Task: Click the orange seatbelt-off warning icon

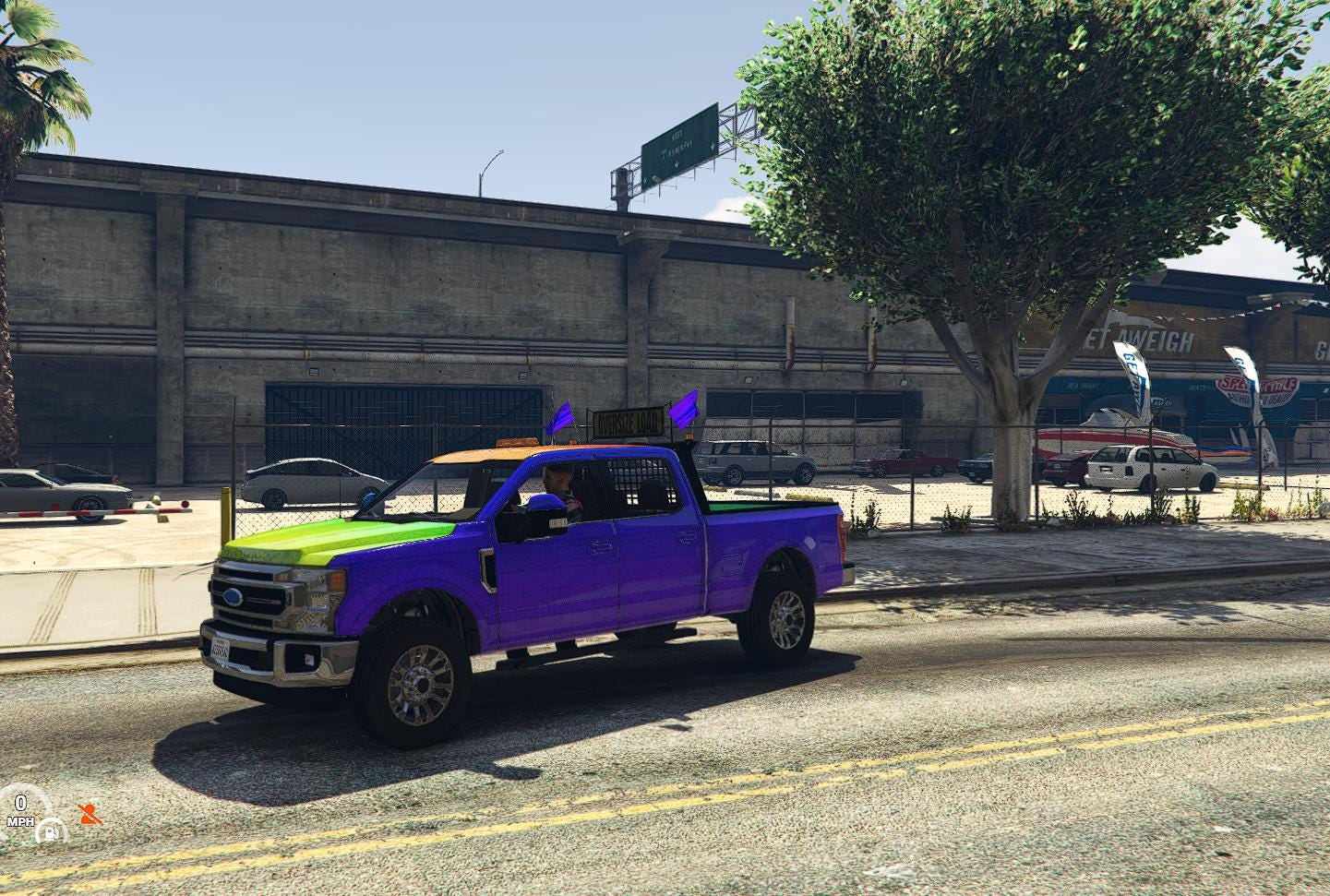Action: click(90, 814)
